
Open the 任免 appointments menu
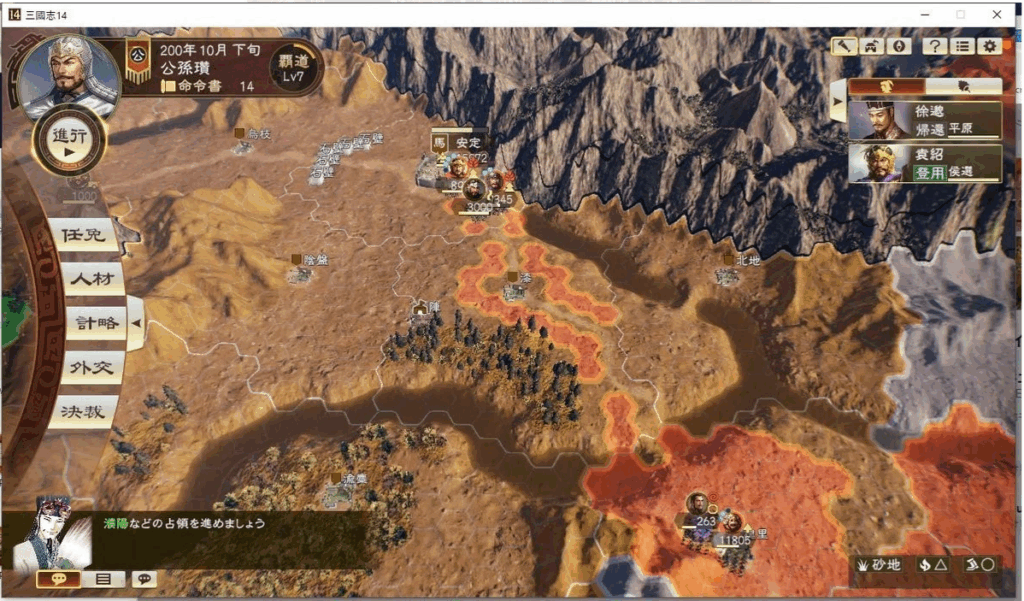click(83, 236)
